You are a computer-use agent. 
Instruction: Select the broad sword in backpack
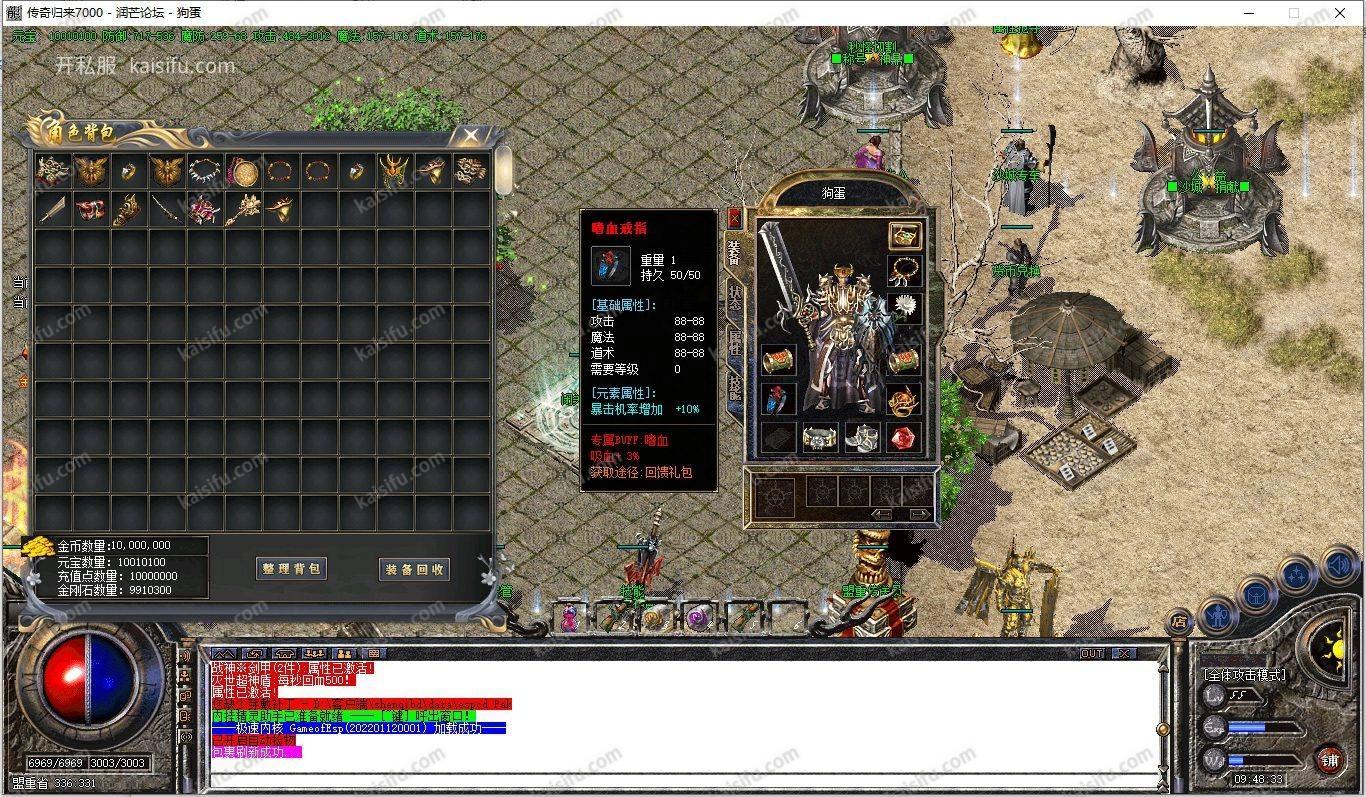tap(53, 210)
